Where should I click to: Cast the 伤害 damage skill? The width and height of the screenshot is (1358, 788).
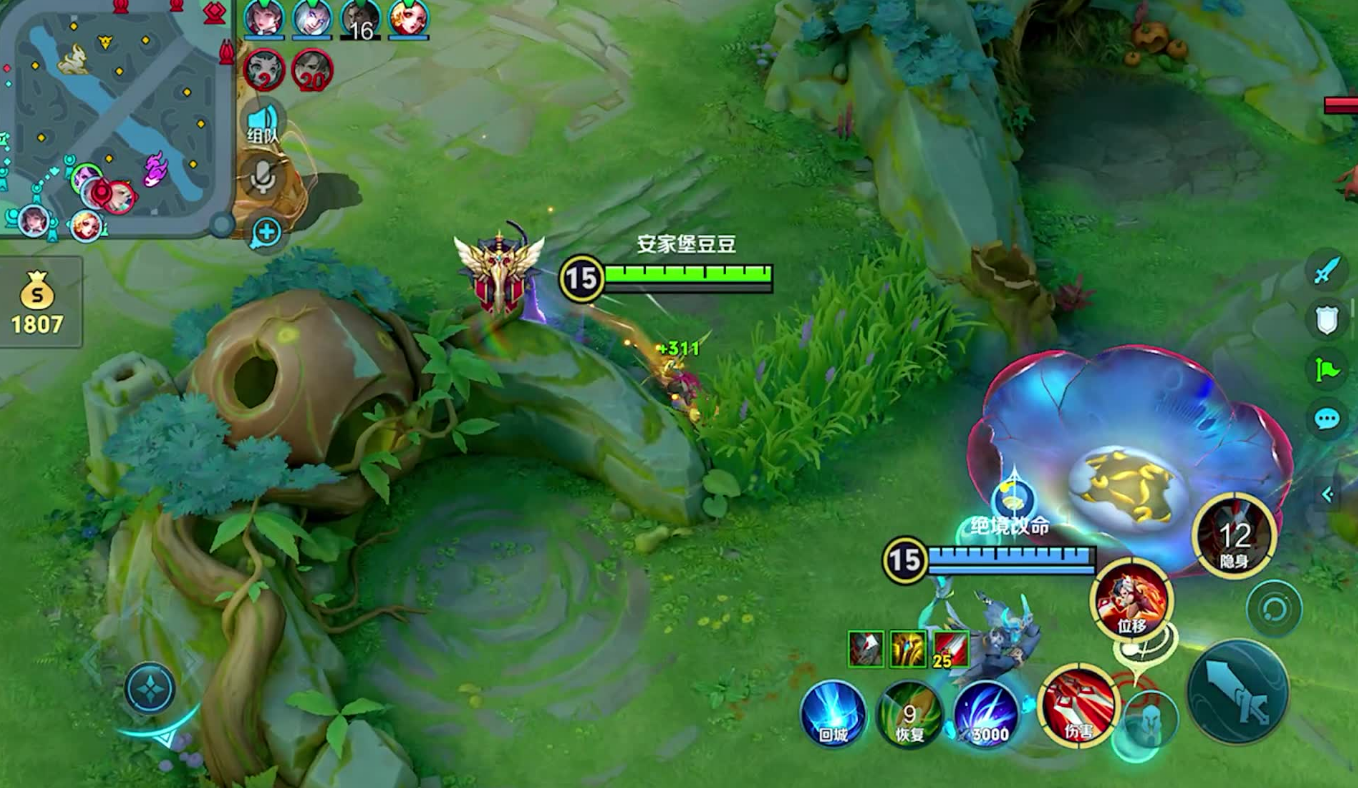point(1078,706)
